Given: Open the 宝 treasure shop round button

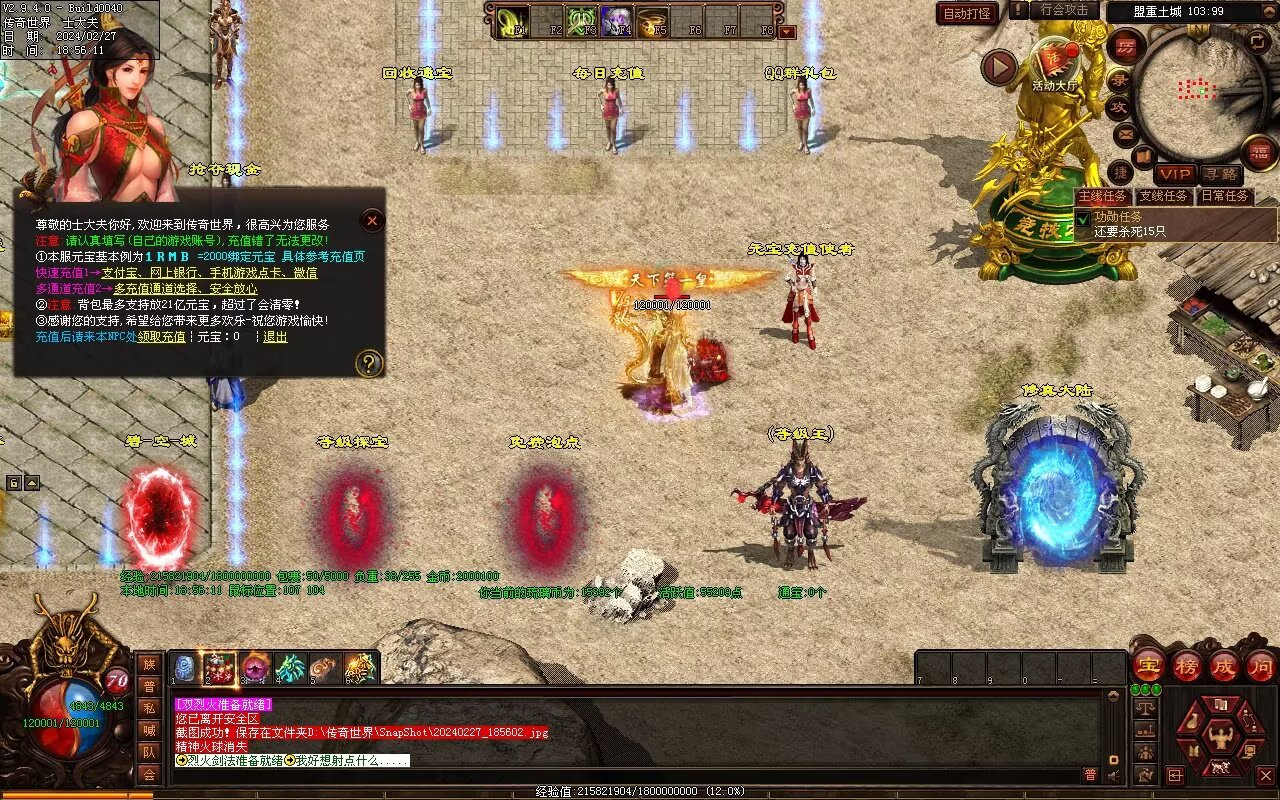Looking at the screenshot, I should coord(1148,665).
